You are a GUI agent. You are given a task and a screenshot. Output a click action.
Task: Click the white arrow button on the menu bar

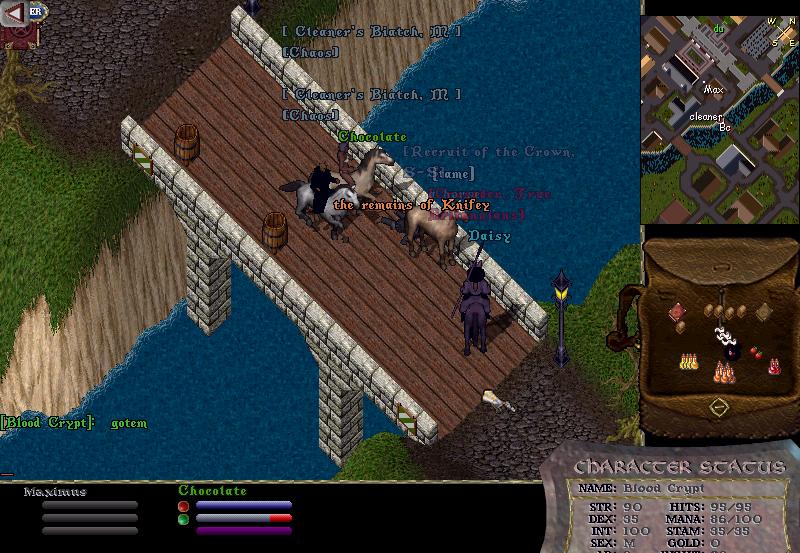[x=14, y=12]
